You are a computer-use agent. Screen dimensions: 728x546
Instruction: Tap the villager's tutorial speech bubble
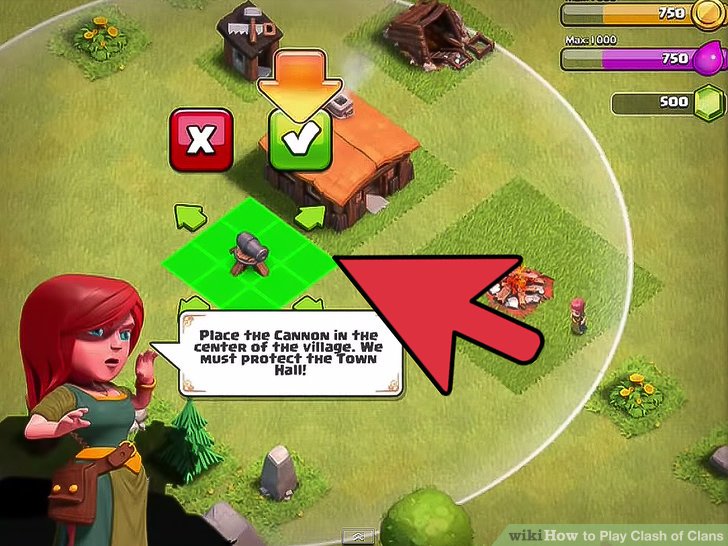coord(289,353)
